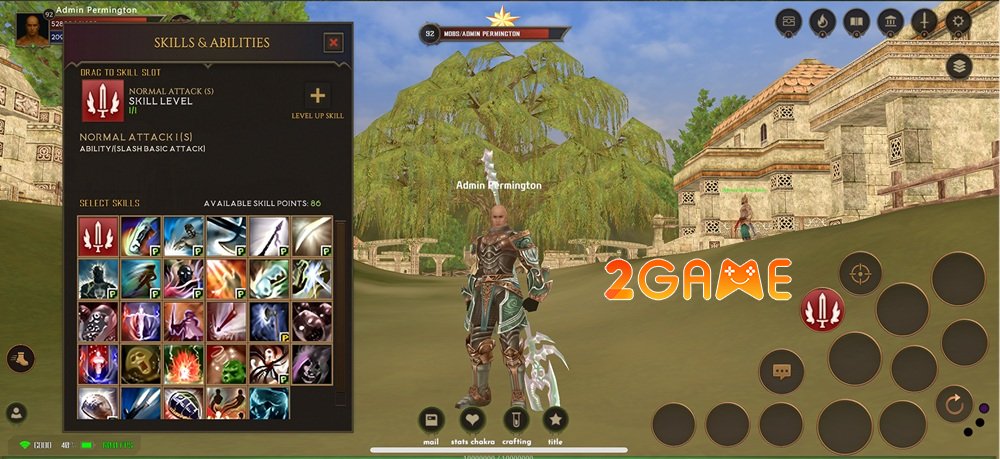
Task: Click the stacked layers button
Action: pyautogui.click(x=959, y=66)
